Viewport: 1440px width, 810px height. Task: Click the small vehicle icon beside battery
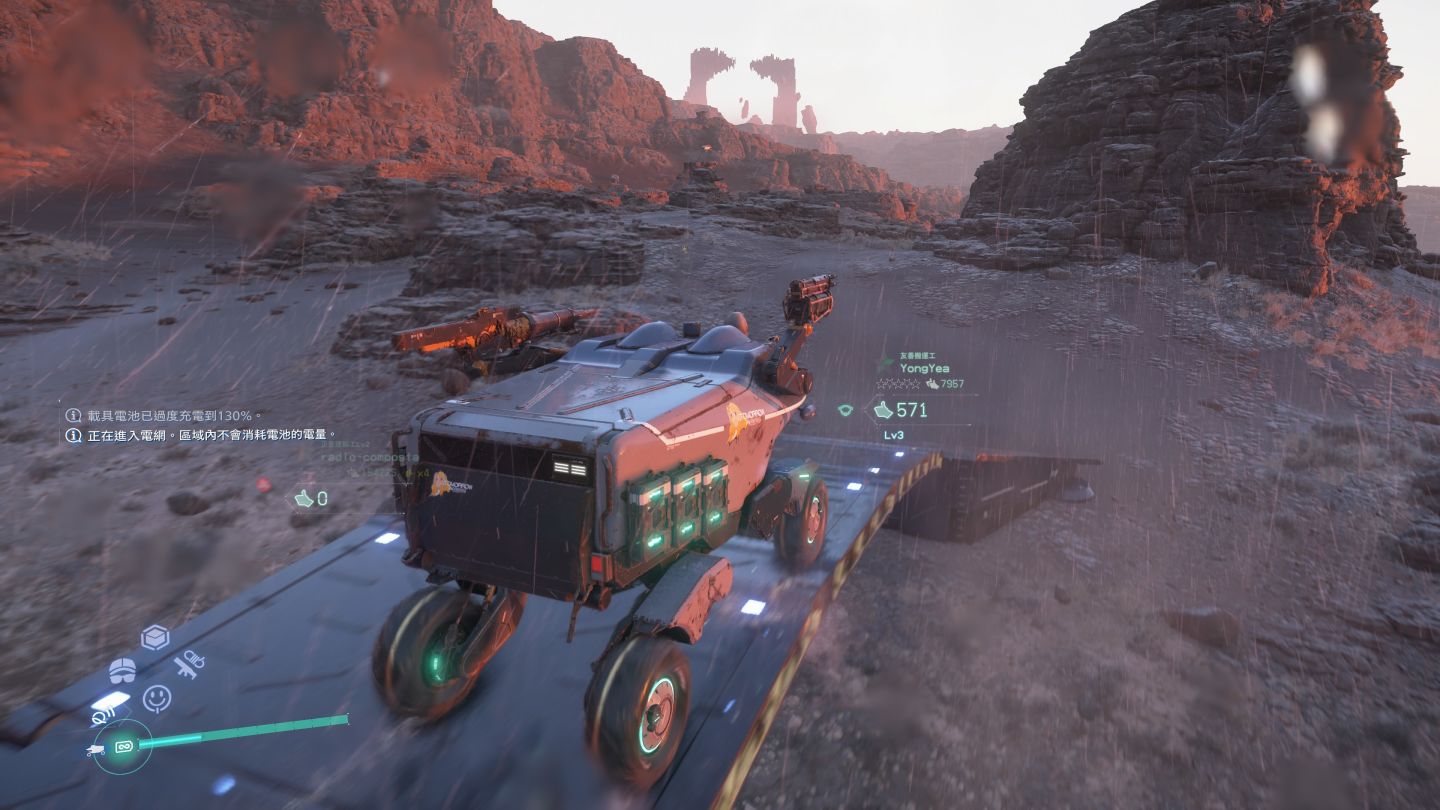click(x=96, y=749)
